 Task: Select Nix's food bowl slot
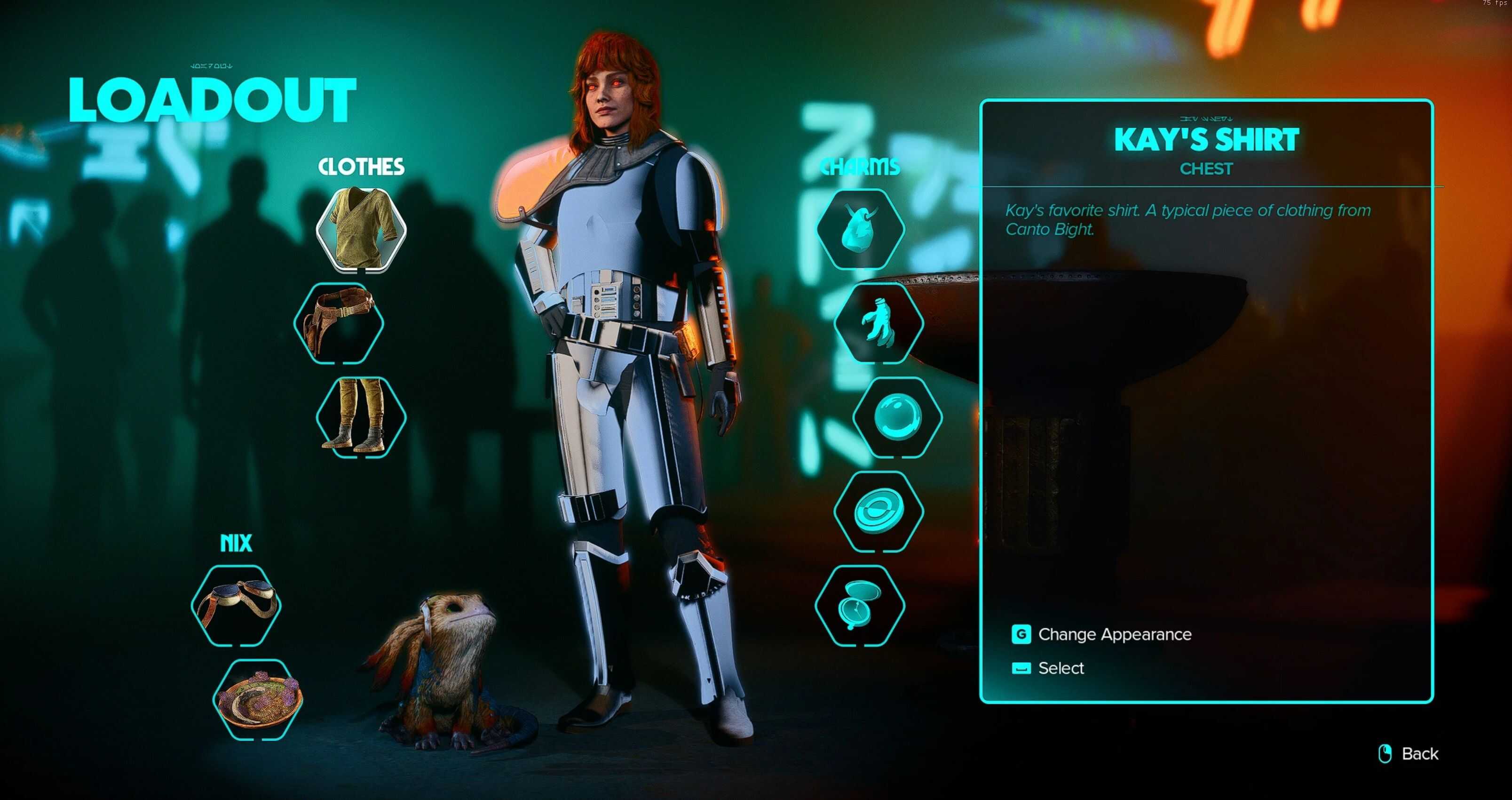pos(258,699)
